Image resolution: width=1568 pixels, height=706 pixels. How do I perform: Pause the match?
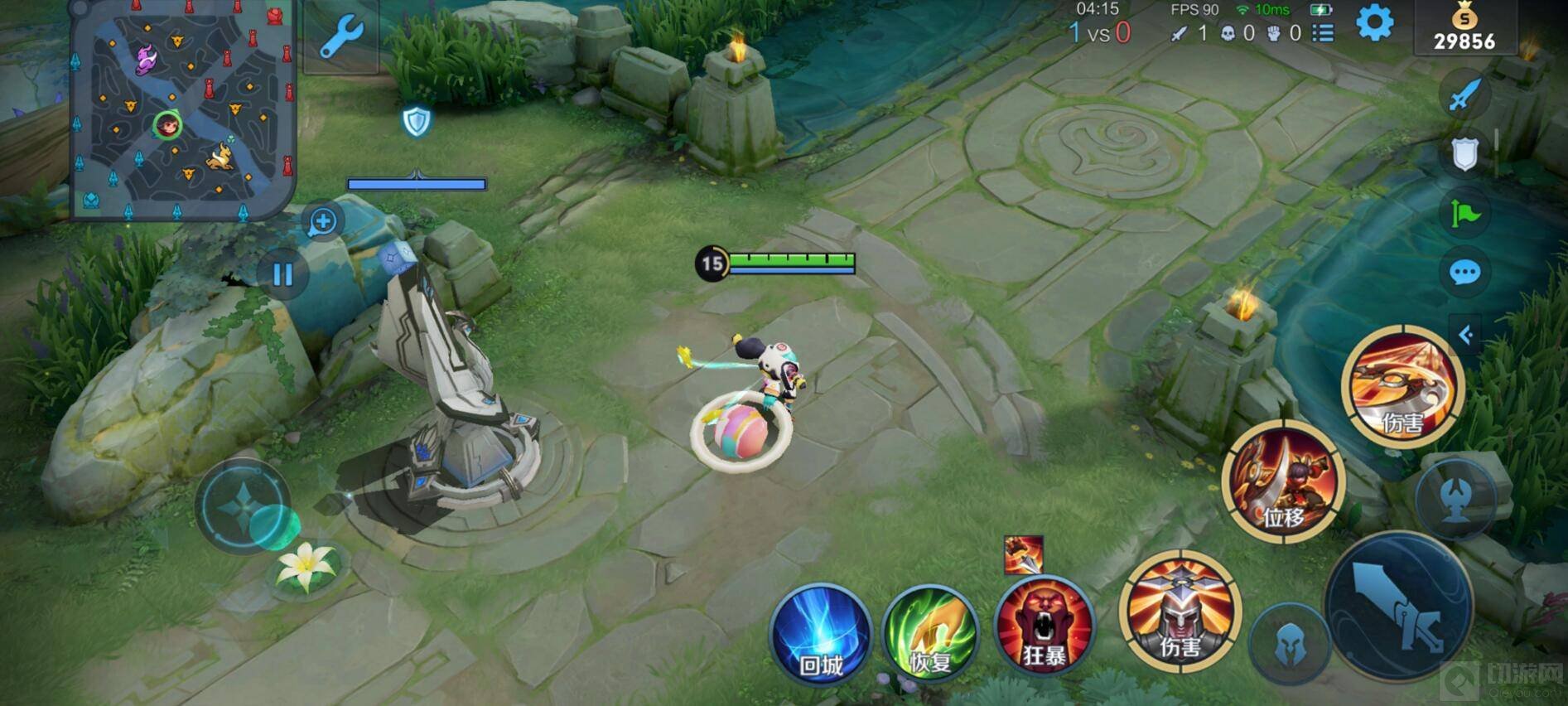(x=282, y=274)
